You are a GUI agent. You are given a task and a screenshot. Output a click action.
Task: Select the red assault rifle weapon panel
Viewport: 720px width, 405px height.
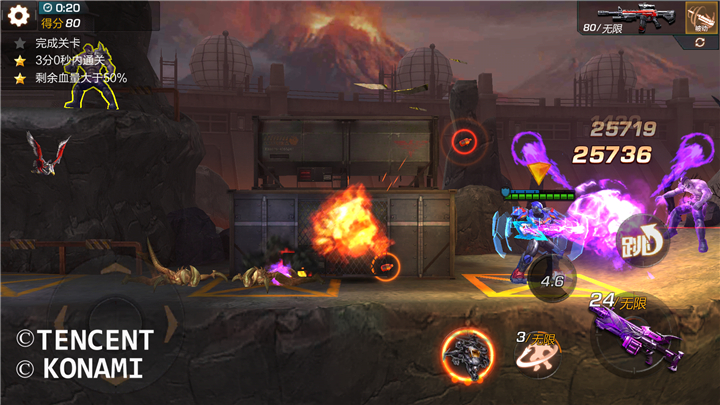click(630, 18)
